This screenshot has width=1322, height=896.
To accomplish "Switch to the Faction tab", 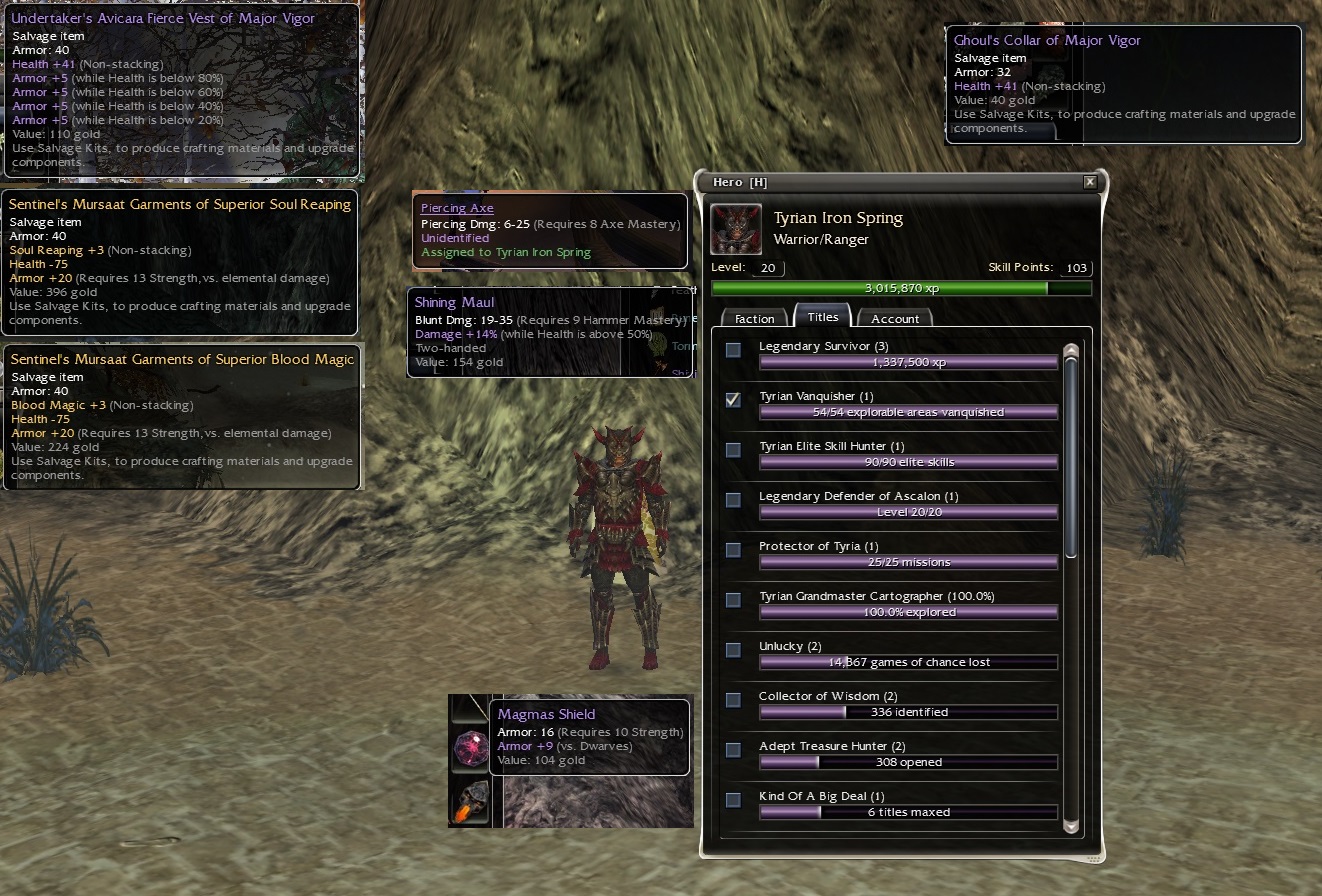I will pos(755,318).
